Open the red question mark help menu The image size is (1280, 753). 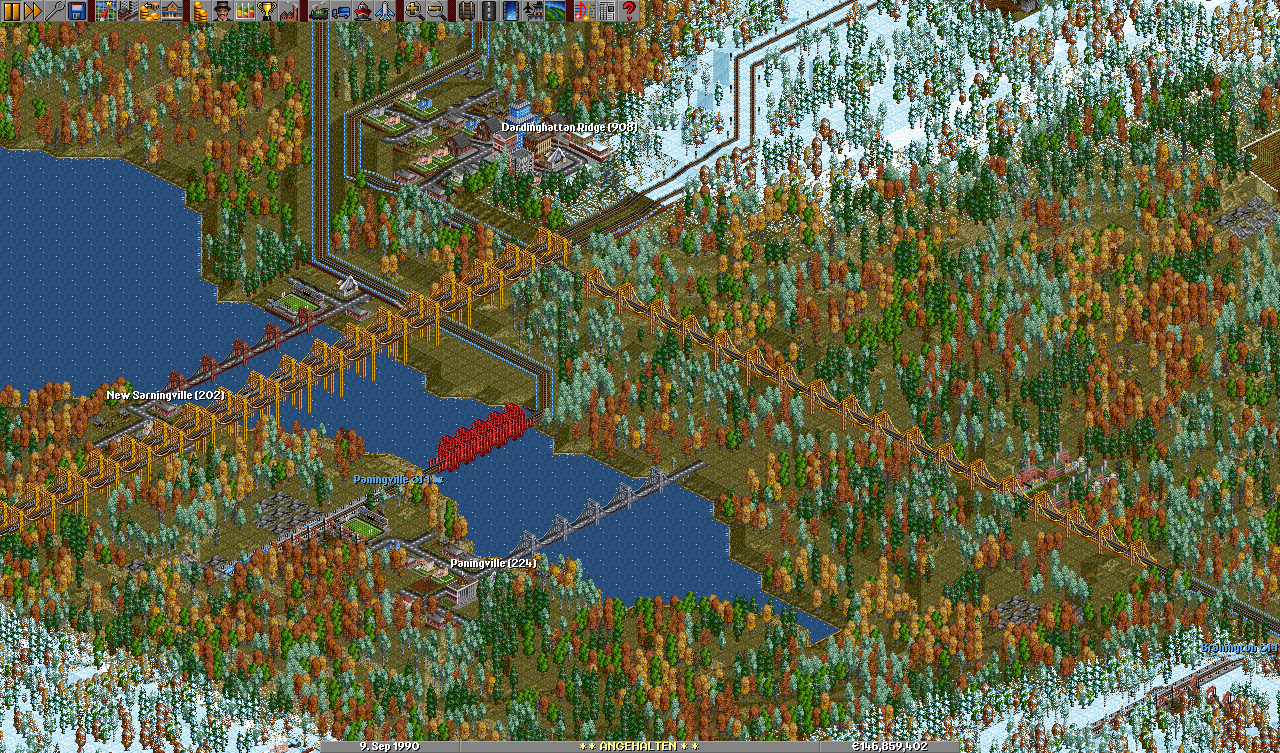(x=629, y=11)
